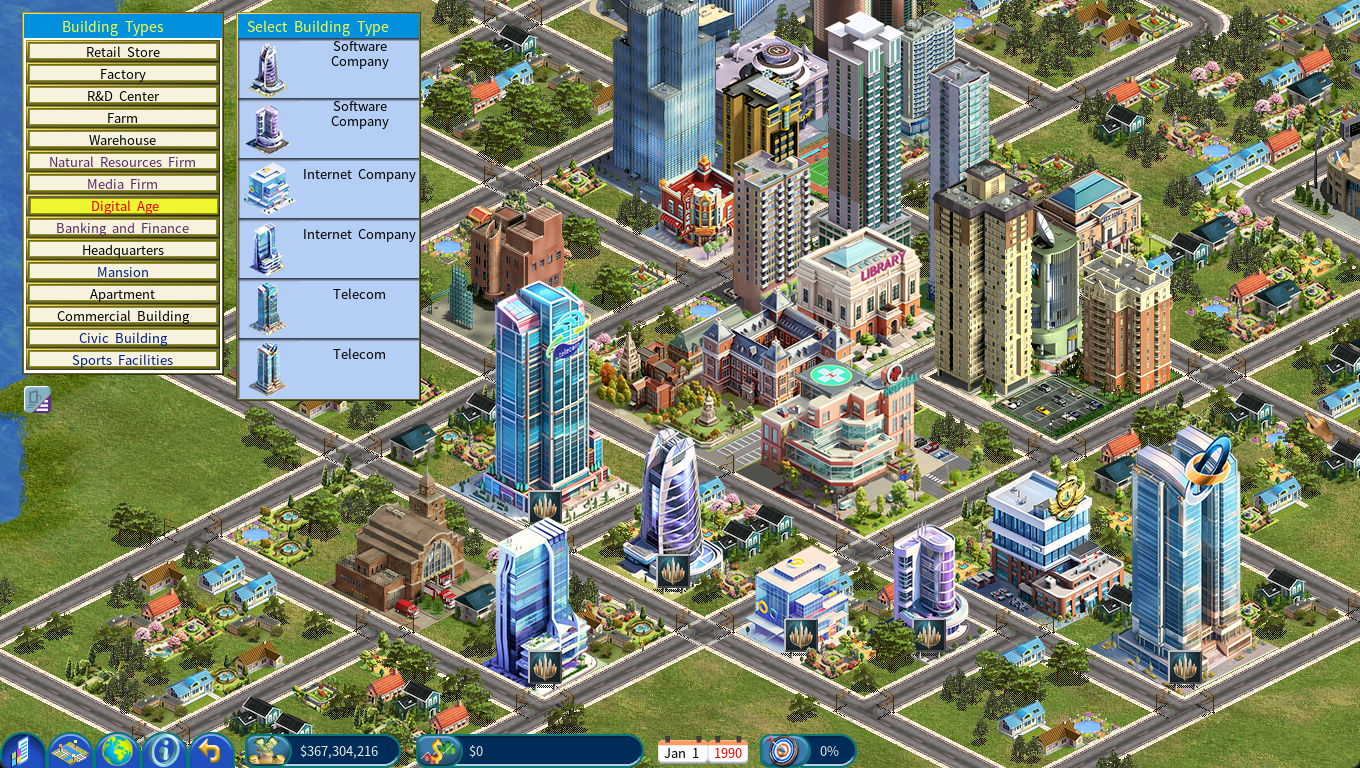The height and width of the screenshot is (768, 1360).
Task: Open Natural Resources Firm category
Action: 123,162
